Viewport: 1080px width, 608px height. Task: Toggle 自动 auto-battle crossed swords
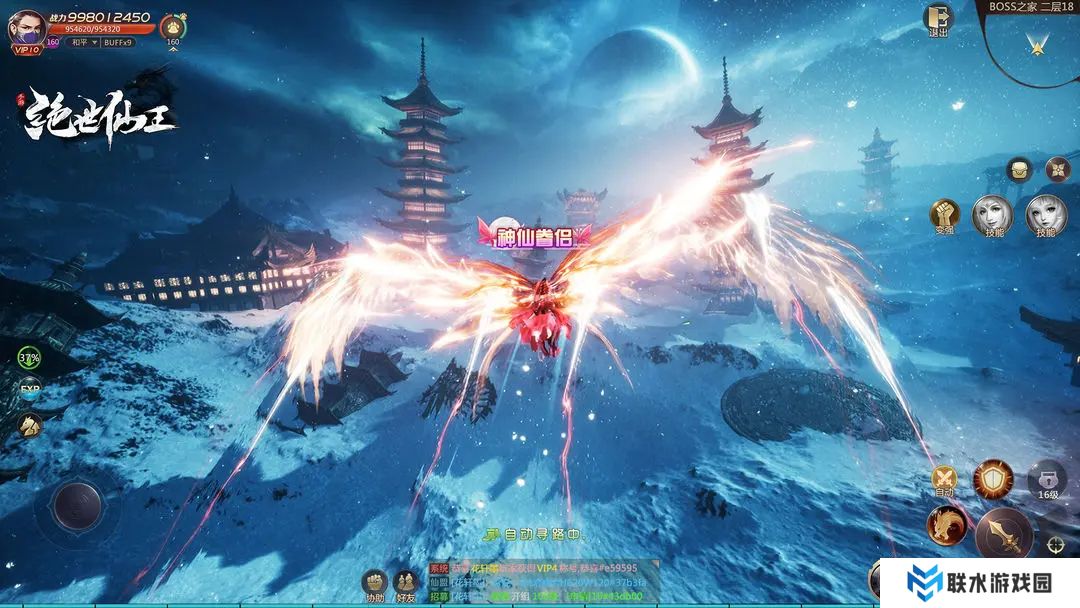tap(944, 479)
